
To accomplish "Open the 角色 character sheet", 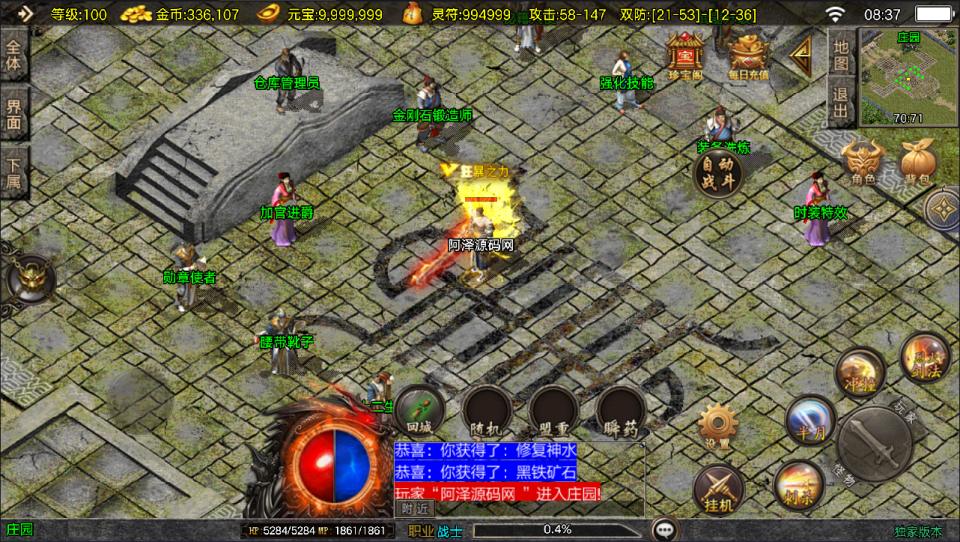I will 860,163.
